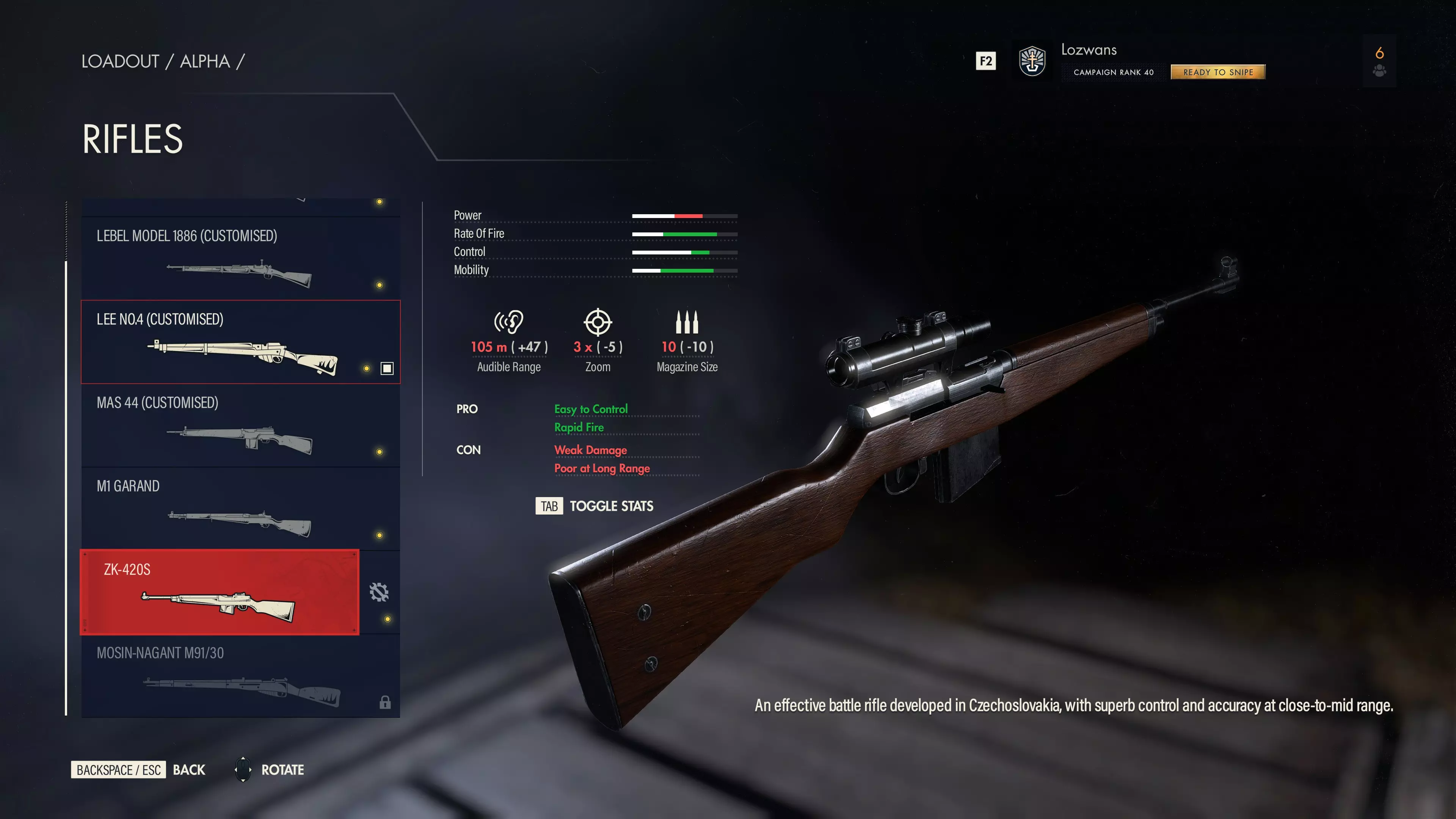Select the Lebel Model 1886 rifle
This screenshot has height=819, width=1456.
pos(240,258)
